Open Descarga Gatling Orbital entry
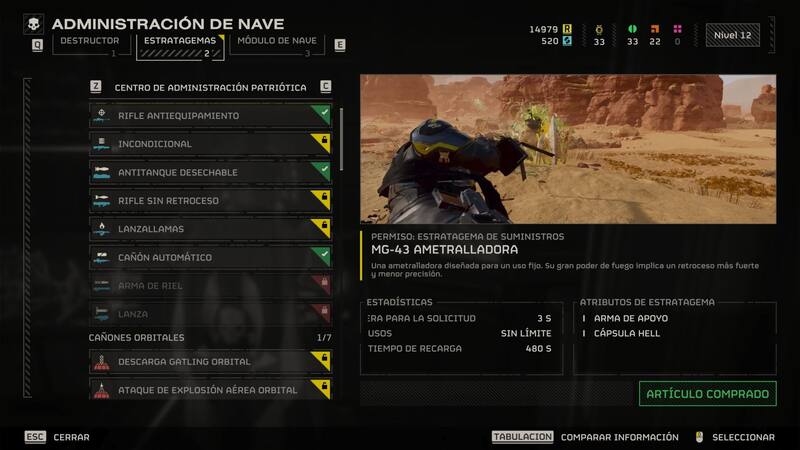The width and height of the screenshot is (800, 450). (x=210, y=362)
